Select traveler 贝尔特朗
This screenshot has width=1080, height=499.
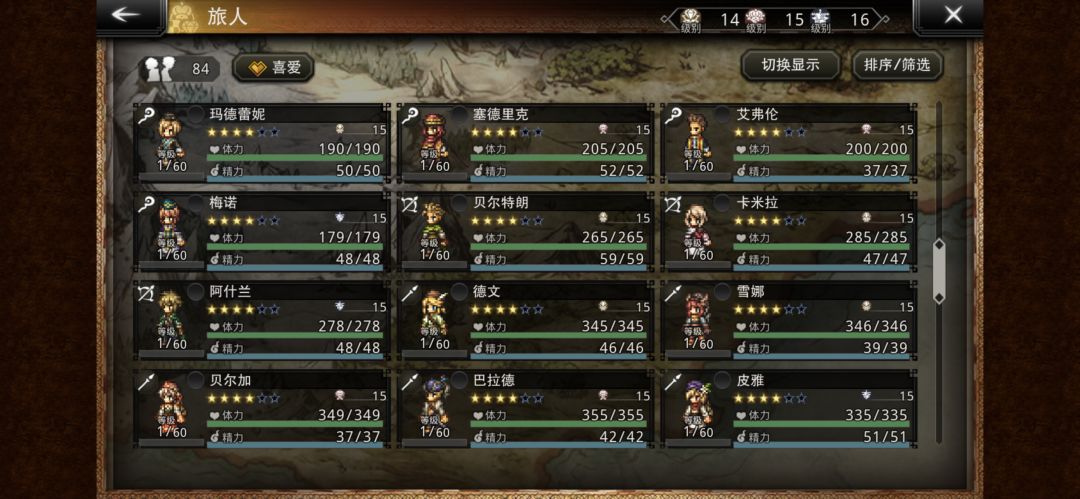526,231
